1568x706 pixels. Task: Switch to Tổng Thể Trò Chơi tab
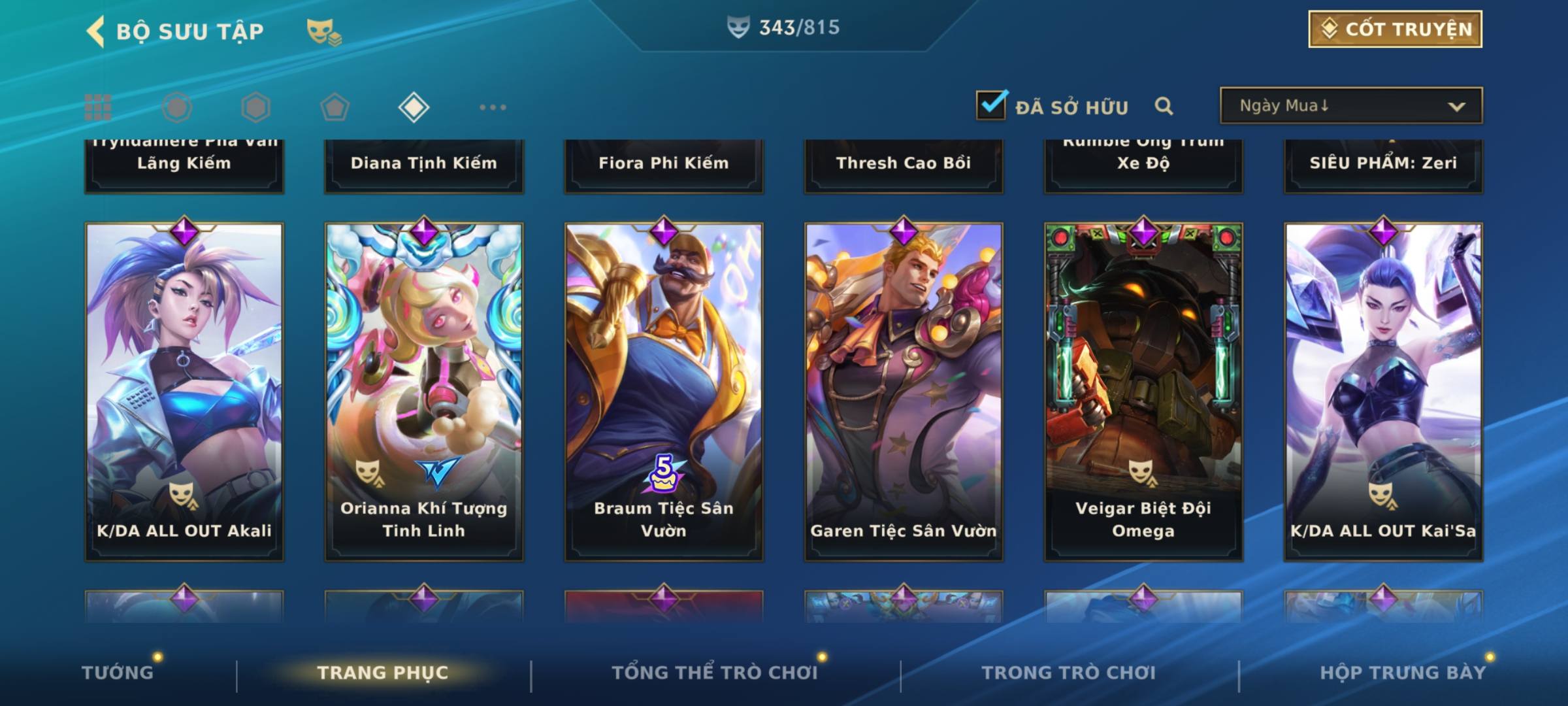715,672
